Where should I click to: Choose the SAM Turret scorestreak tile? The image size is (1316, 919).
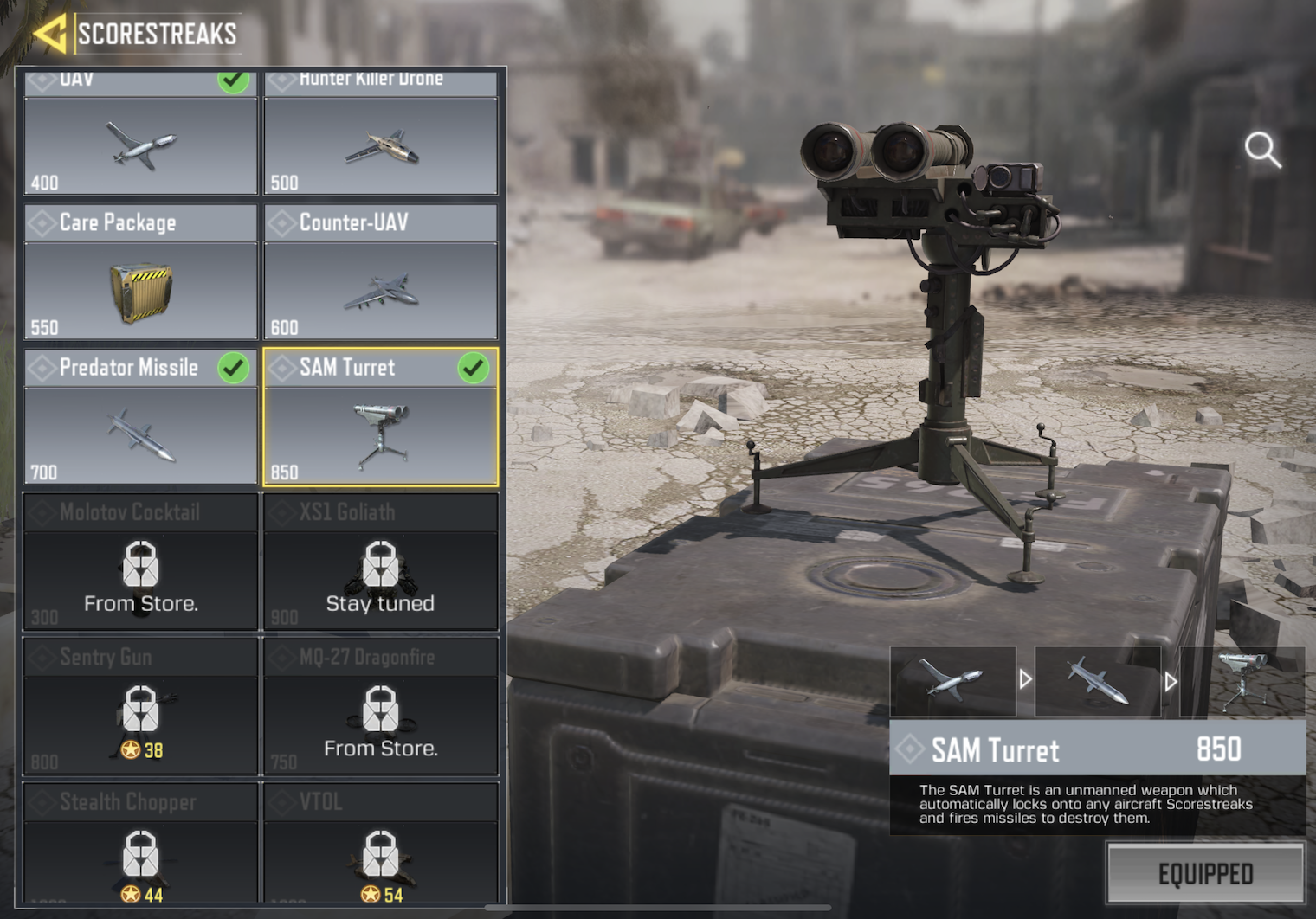click(x=381, y=417)
